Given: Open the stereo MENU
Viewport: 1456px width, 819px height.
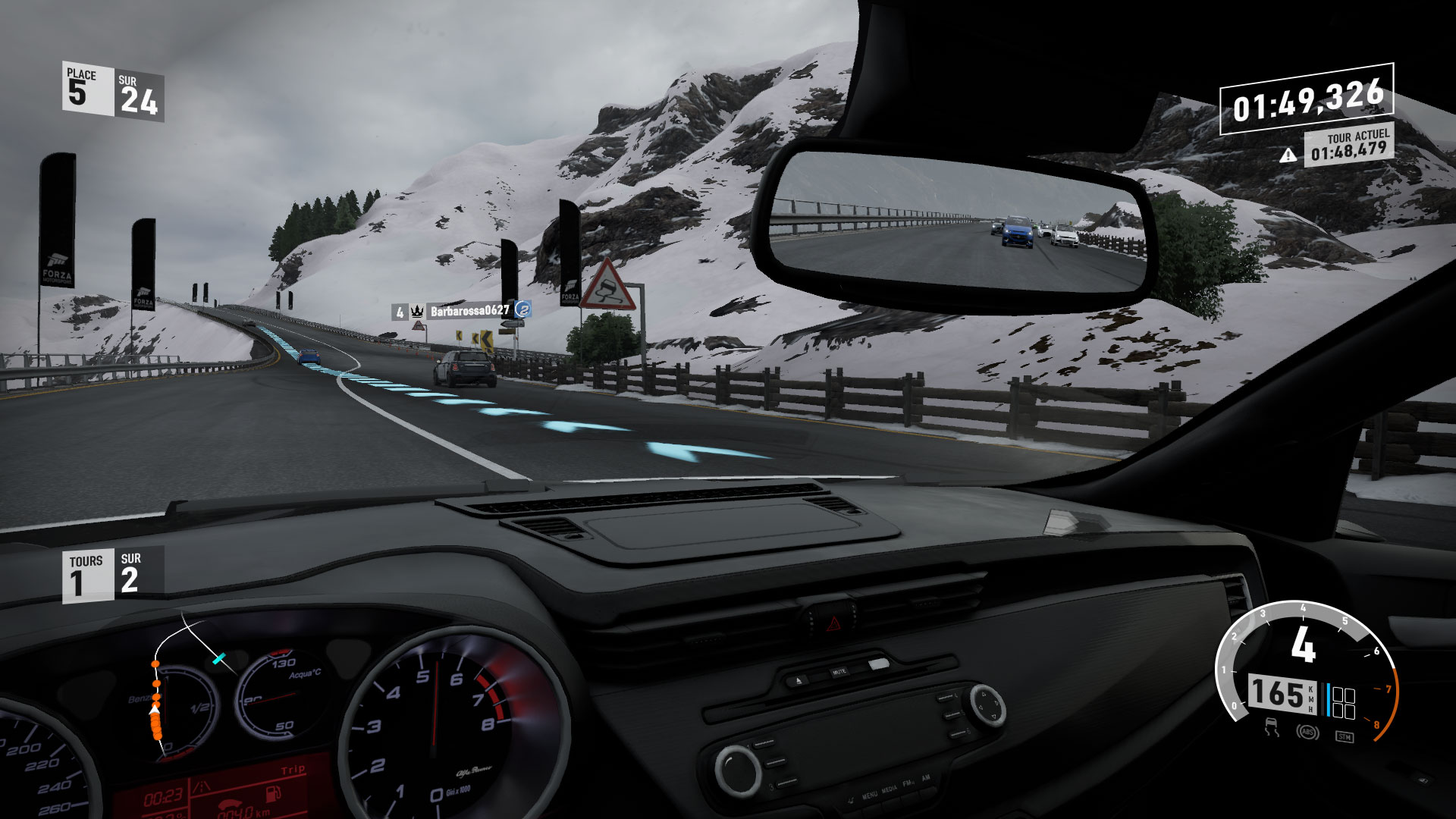Looking at the screenshot, I should coord(869,795).
